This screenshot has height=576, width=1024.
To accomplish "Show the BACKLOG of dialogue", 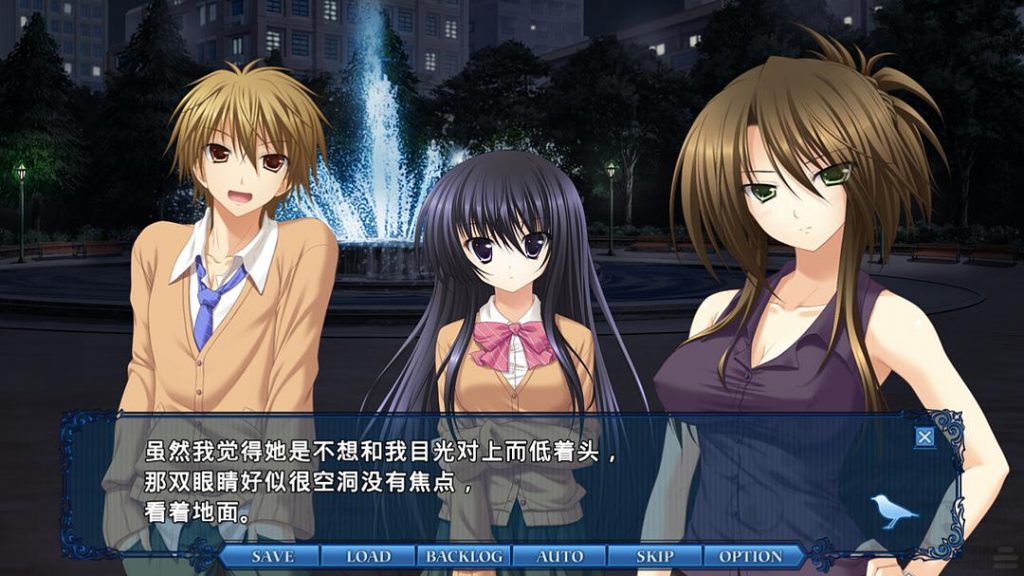I will [x=464, y=556].
